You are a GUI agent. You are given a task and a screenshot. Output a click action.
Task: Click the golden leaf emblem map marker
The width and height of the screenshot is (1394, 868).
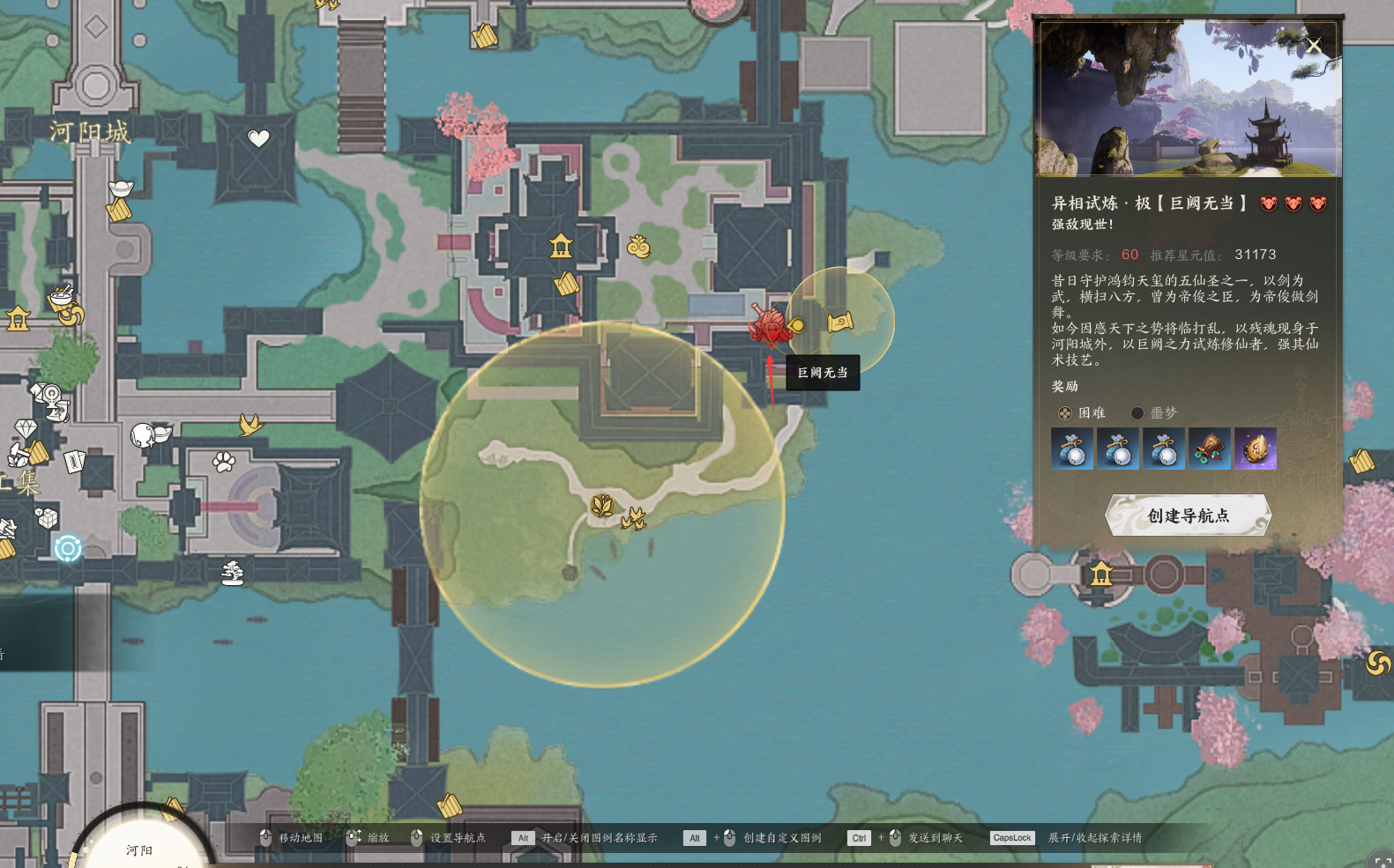click(602, 505)
